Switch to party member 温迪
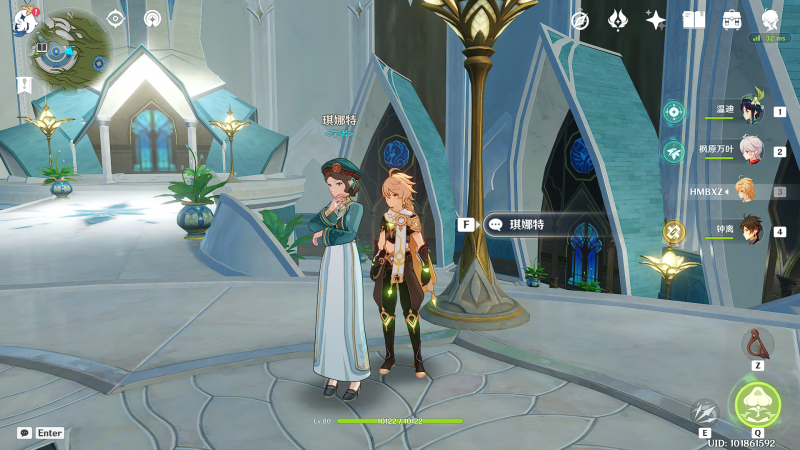 (750, 111)
